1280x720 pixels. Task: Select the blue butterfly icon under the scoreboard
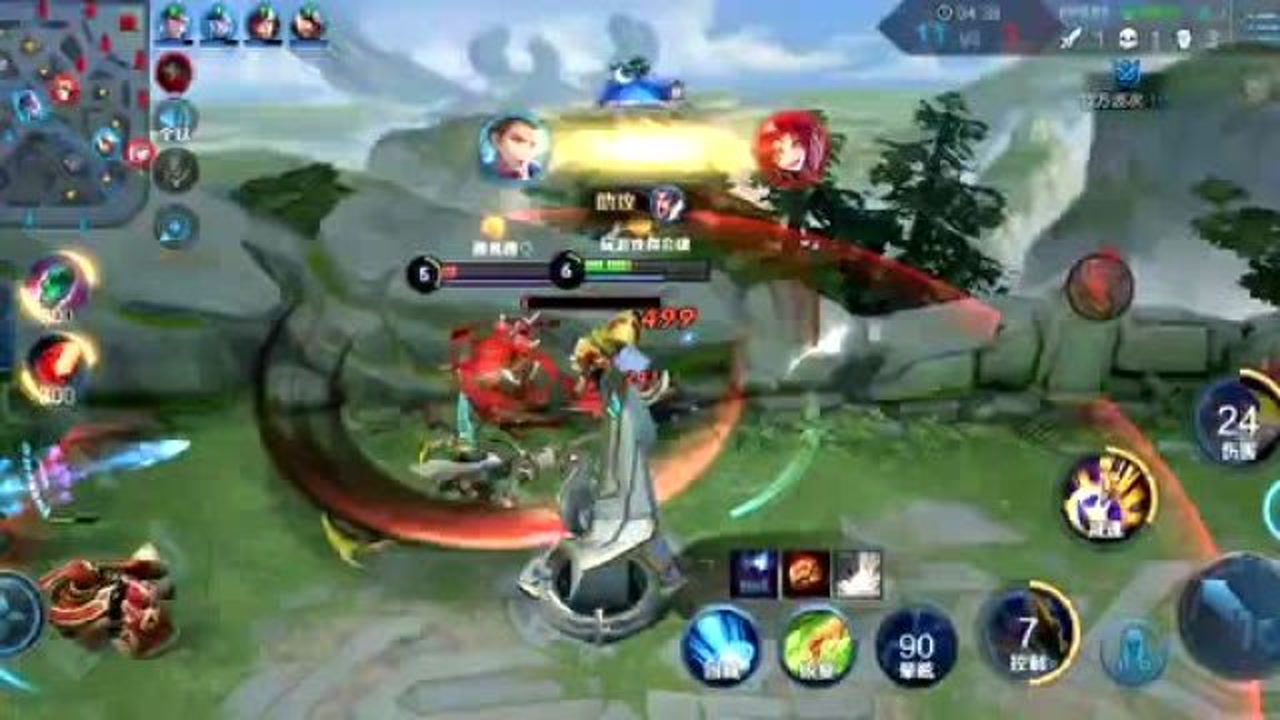click(x=1128, y=72)
